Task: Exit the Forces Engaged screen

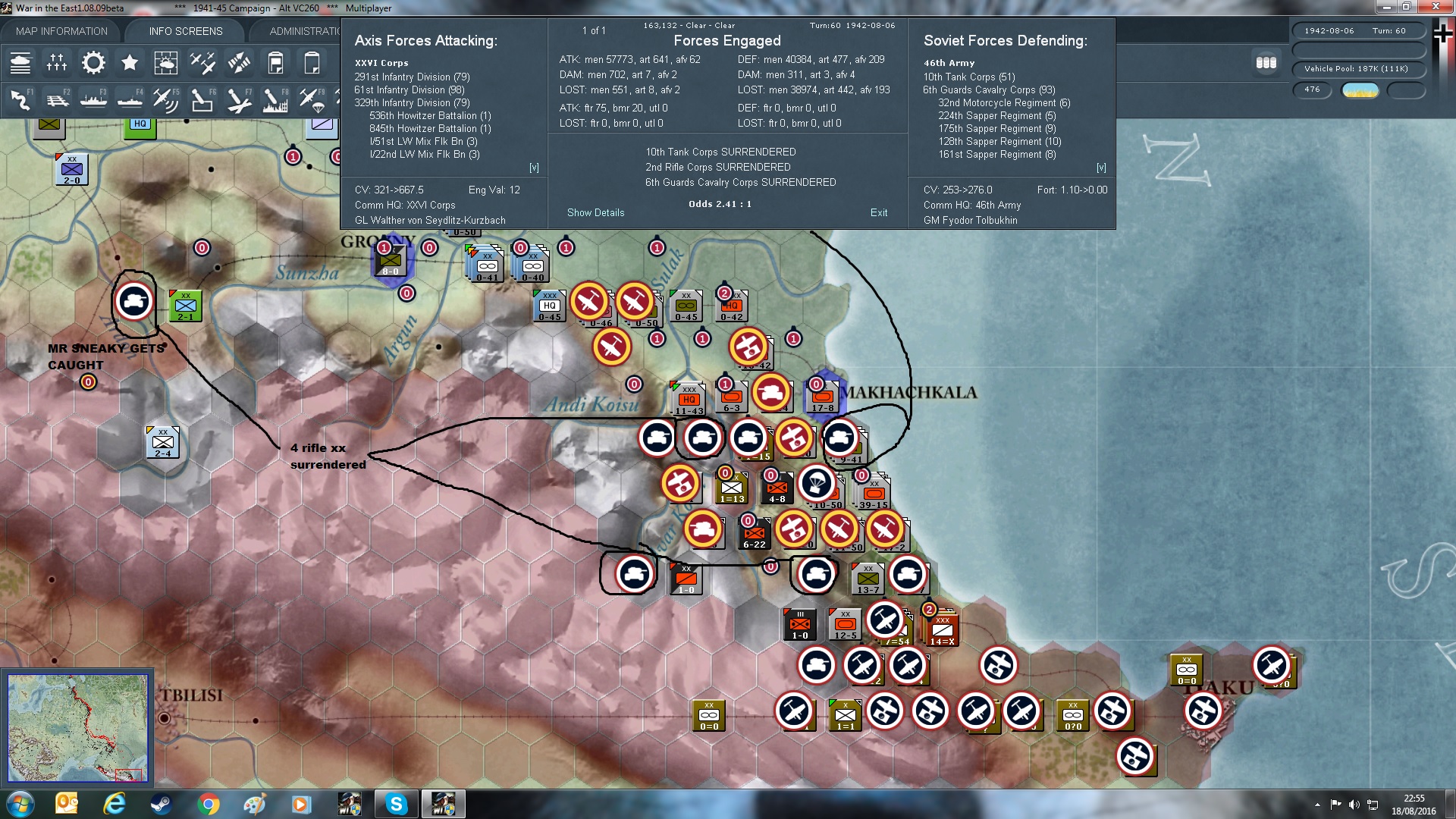Action: click(x=879, y=212)
